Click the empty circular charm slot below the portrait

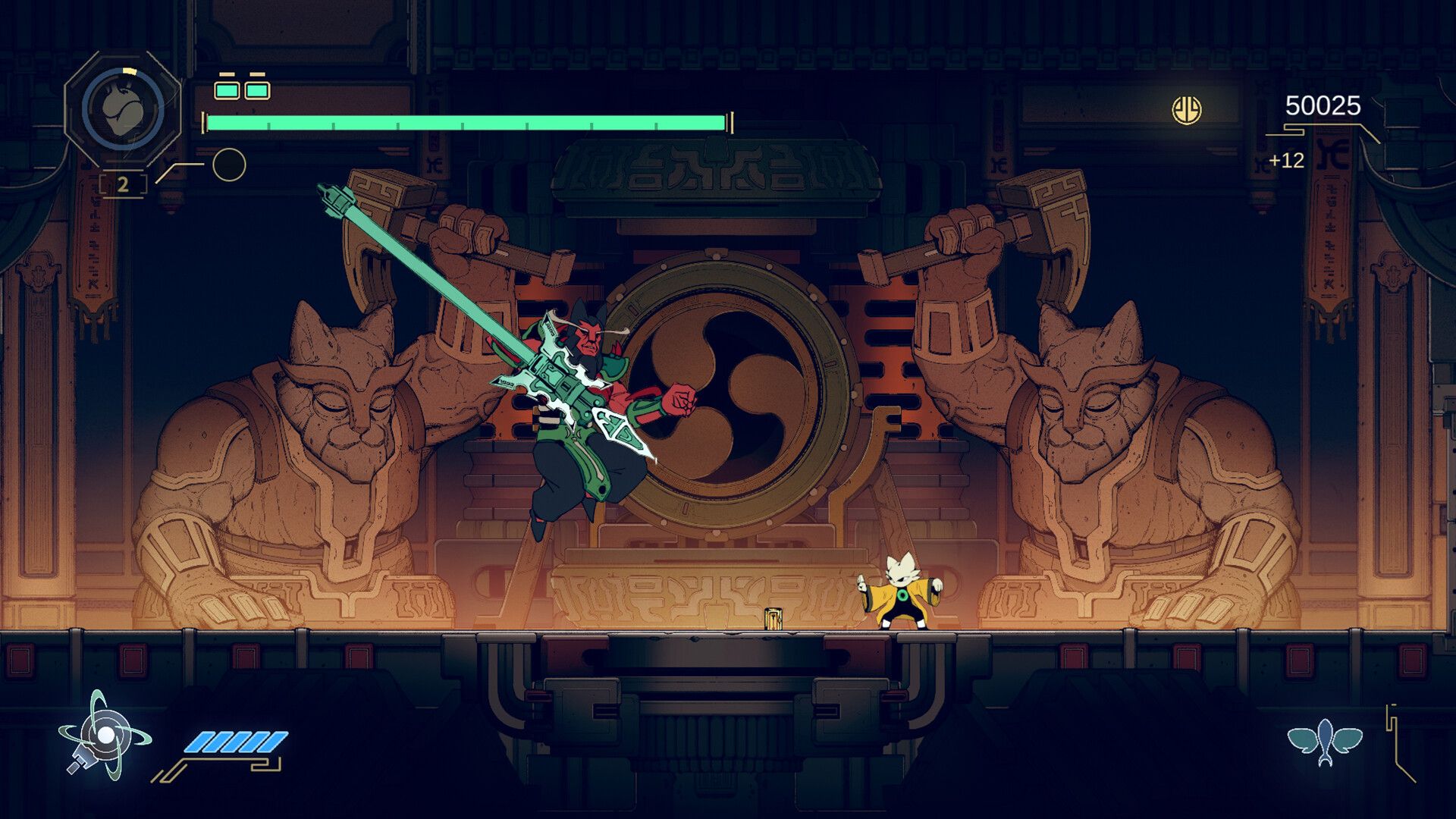228,163
